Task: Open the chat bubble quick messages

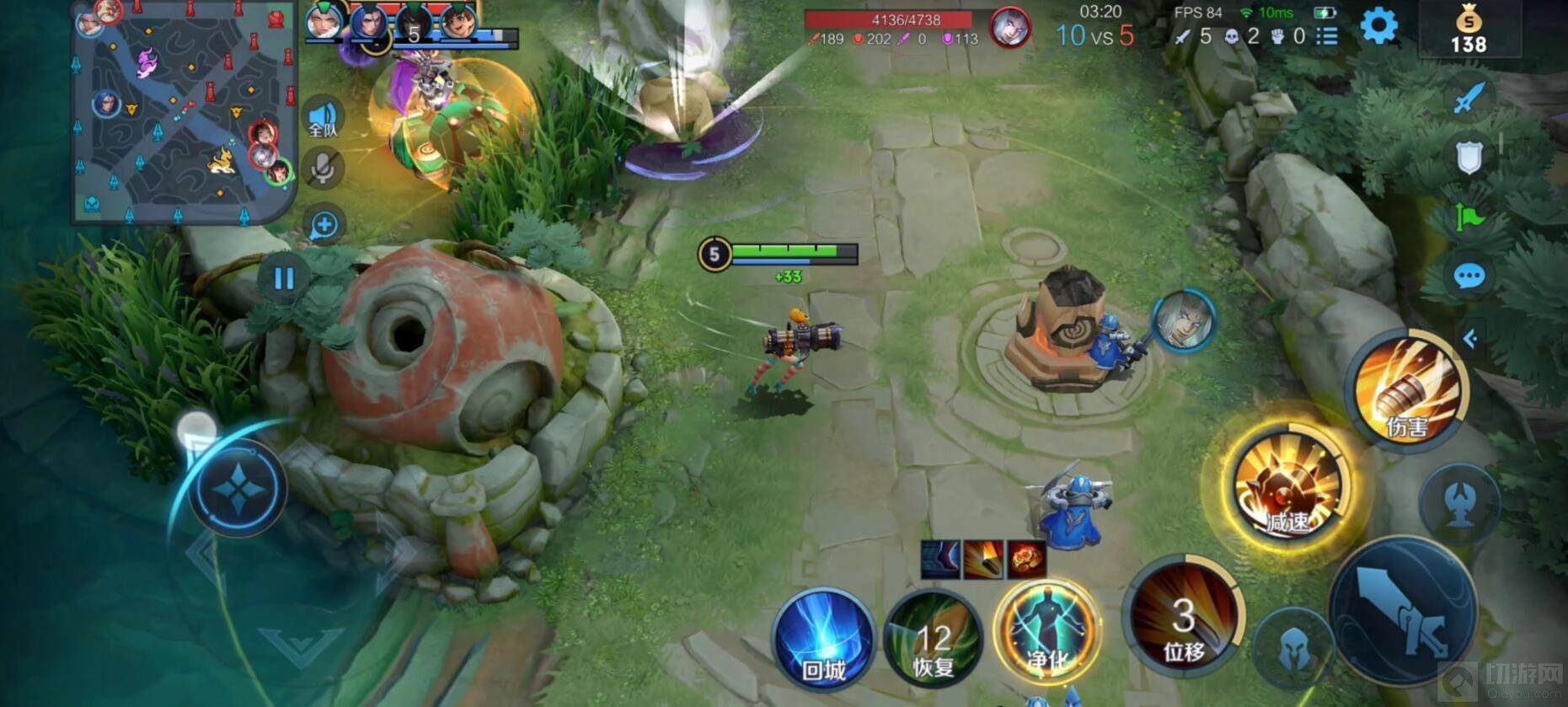Action: click(x=1469, y=276)
